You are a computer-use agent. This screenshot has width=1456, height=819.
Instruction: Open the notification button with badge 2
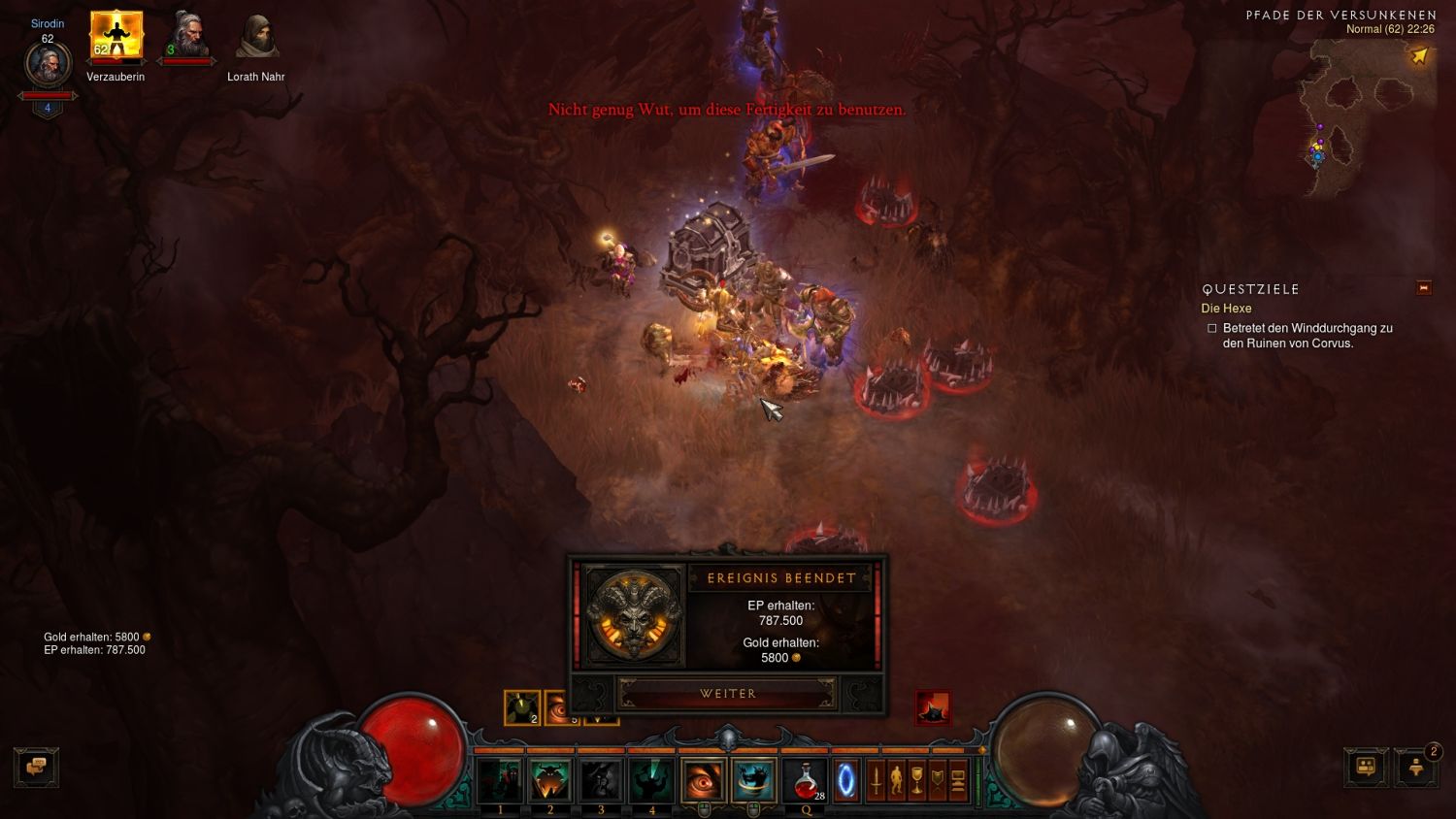tap(1416, 767)
